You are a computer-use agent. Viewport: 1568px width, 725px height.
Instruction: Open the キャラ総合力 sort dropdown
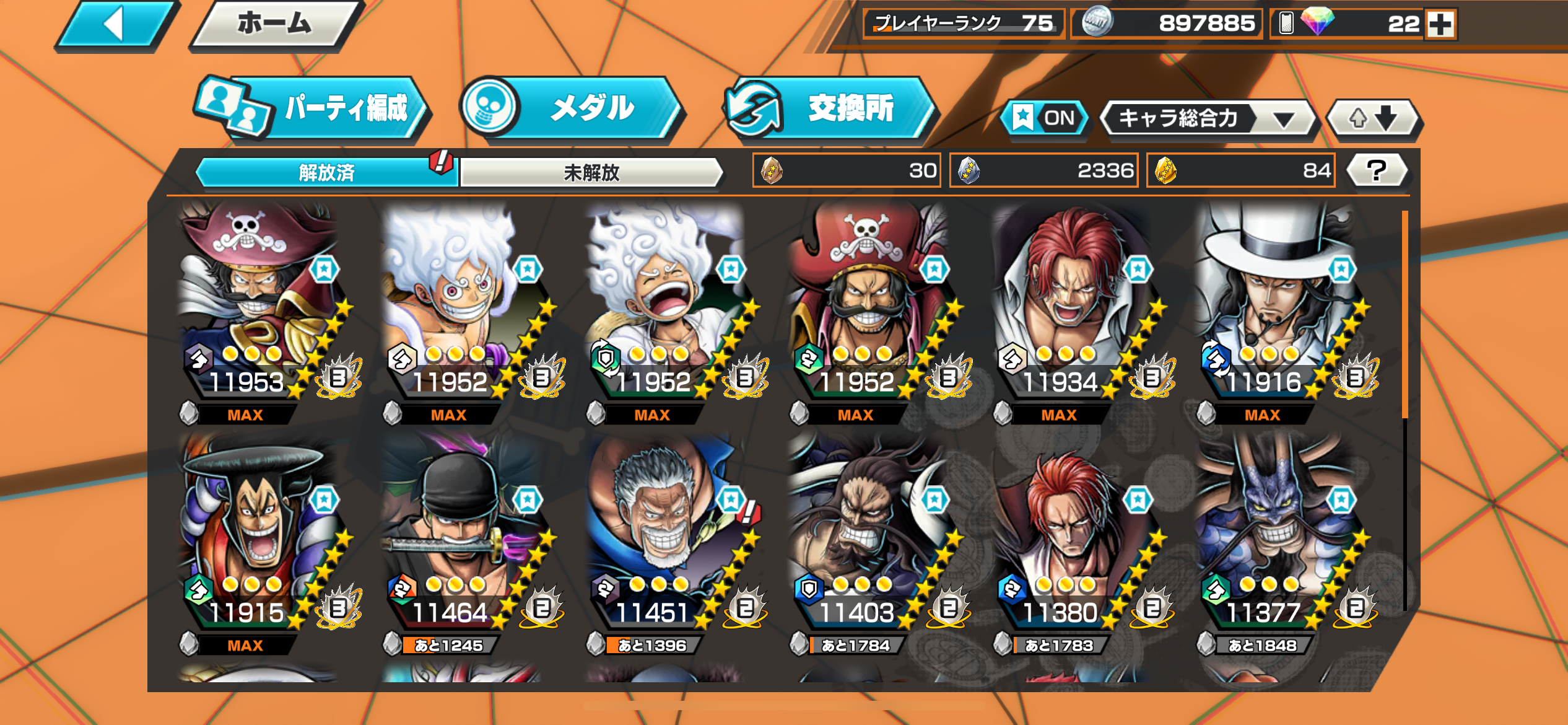(x=1206, y=118)
